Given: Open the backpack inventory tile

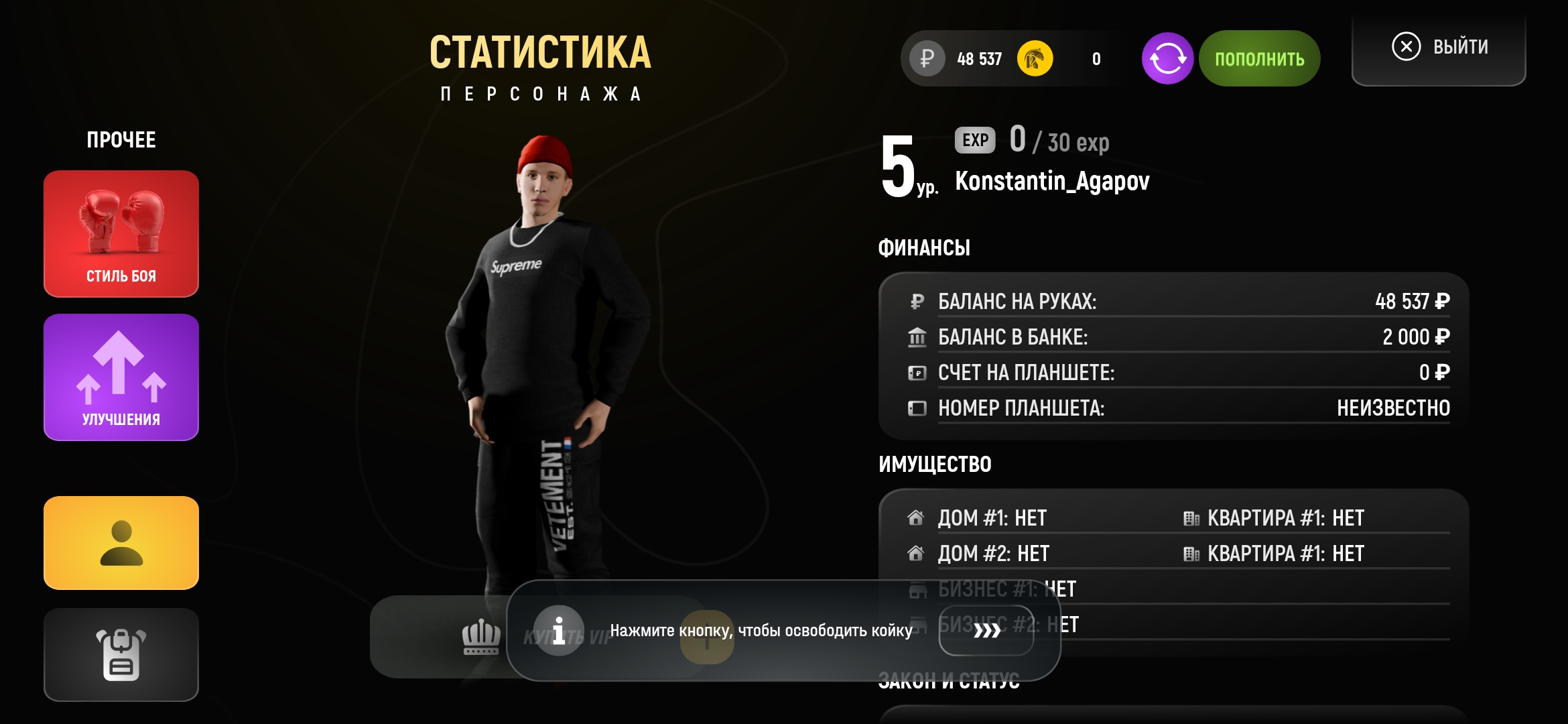Looking at the screenshot, I should (x=121, y=654).
